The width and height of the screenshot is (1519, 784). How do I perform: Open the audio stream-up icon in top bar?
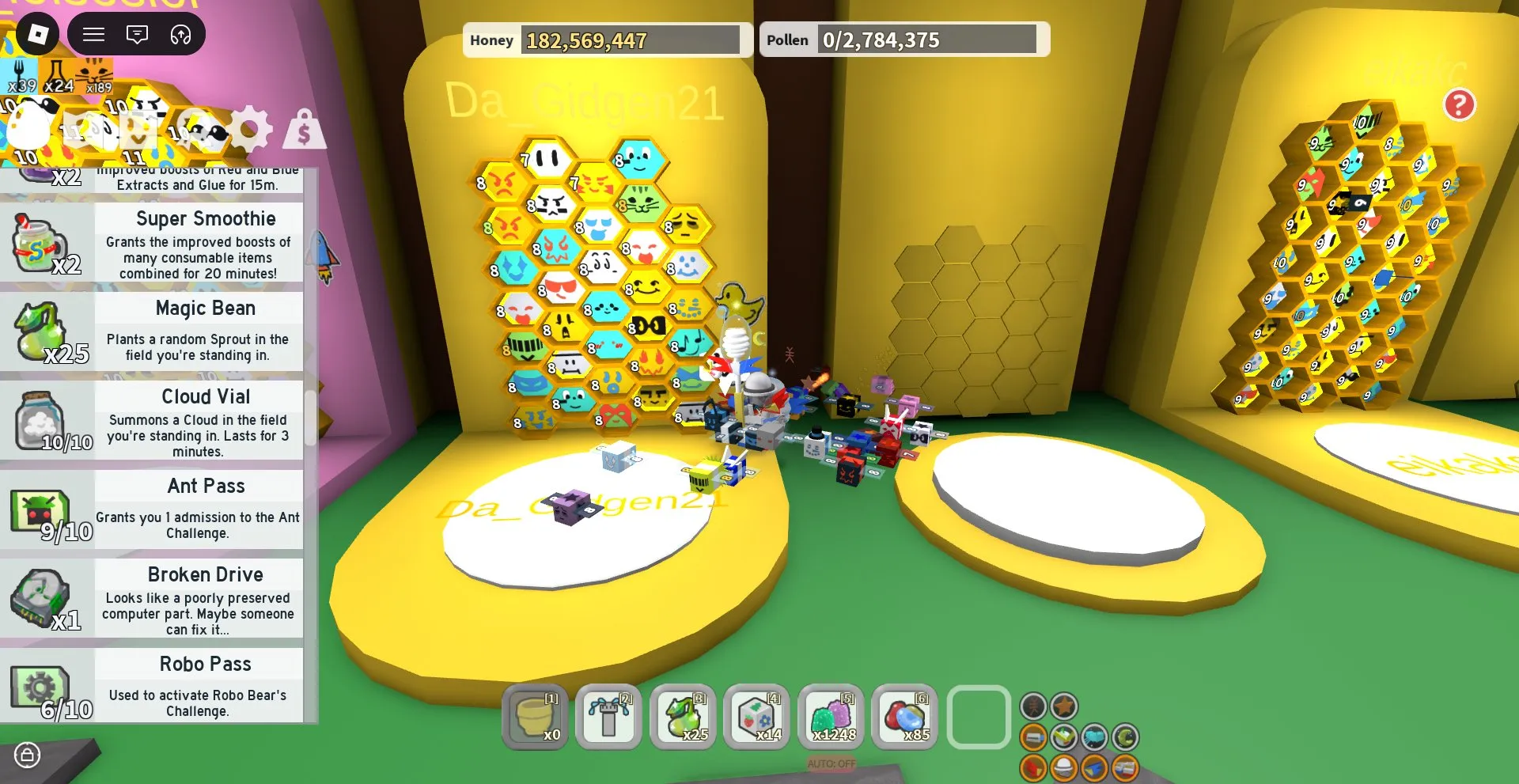pos(181,34)
